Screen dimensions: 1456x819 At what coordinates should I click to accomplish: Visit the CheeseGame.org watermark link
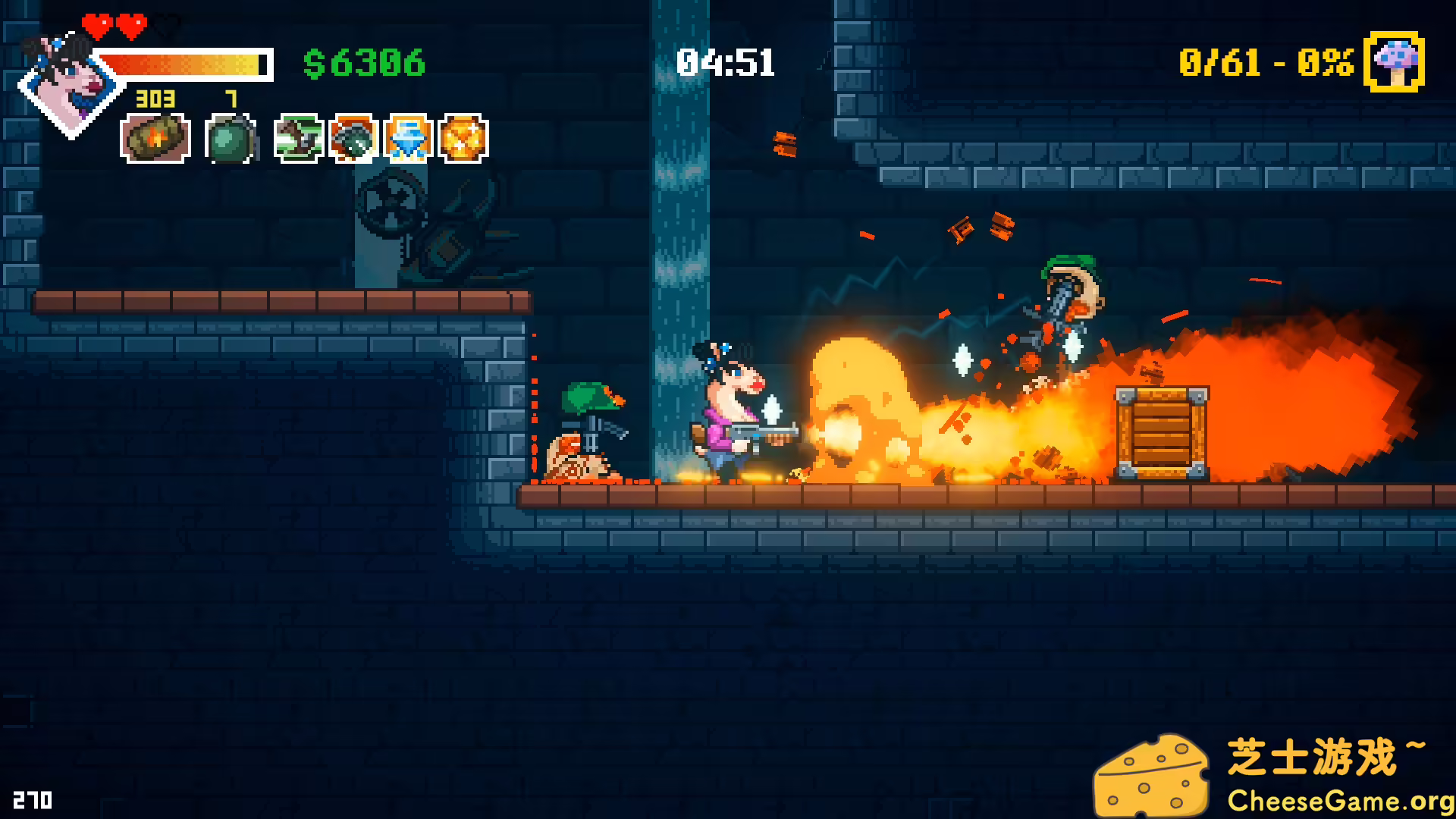click(x=1339, y=801)
